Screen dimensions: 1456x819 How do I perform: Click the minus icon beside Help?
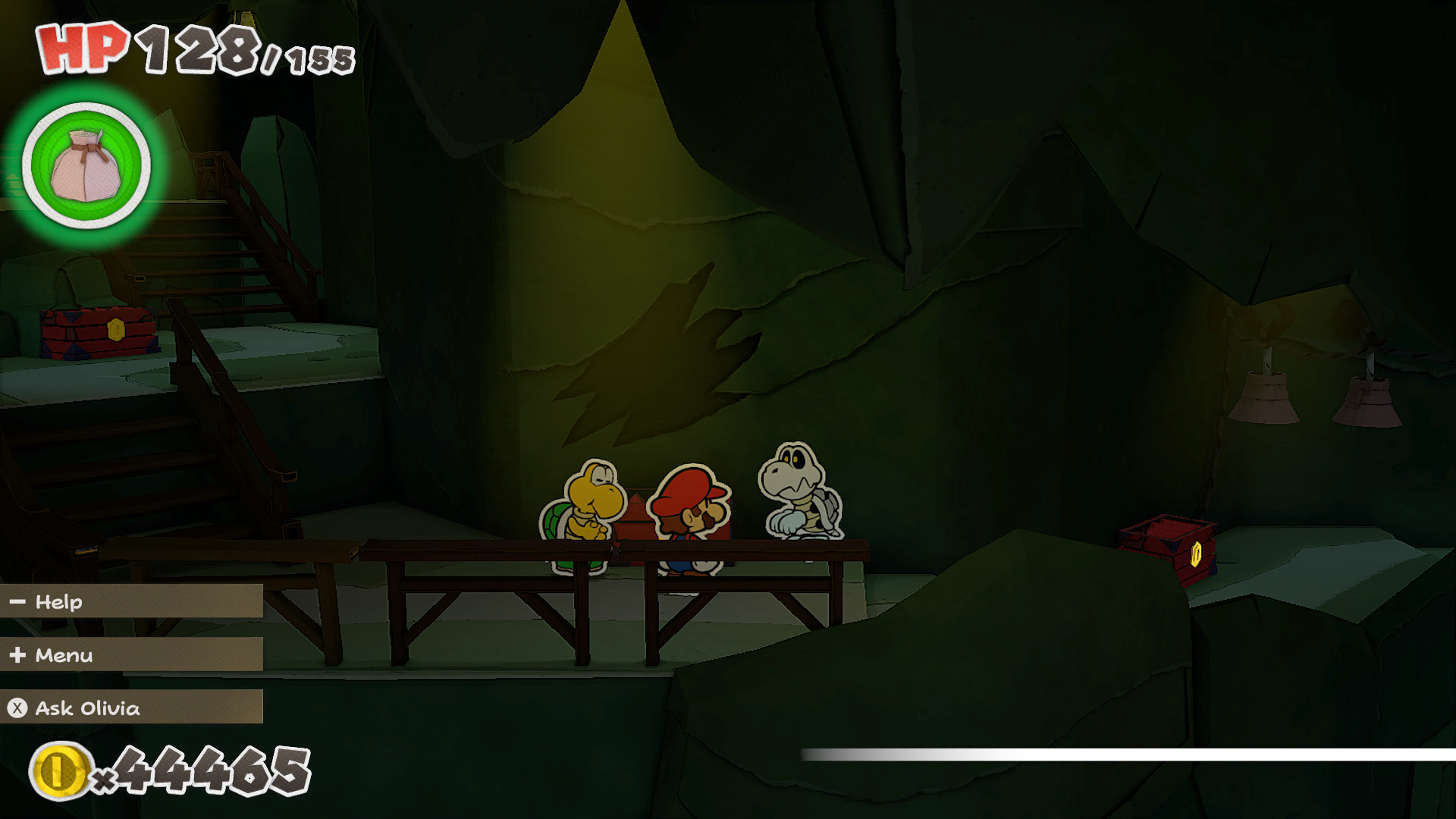pyautogui.click(x=17, y=601)
